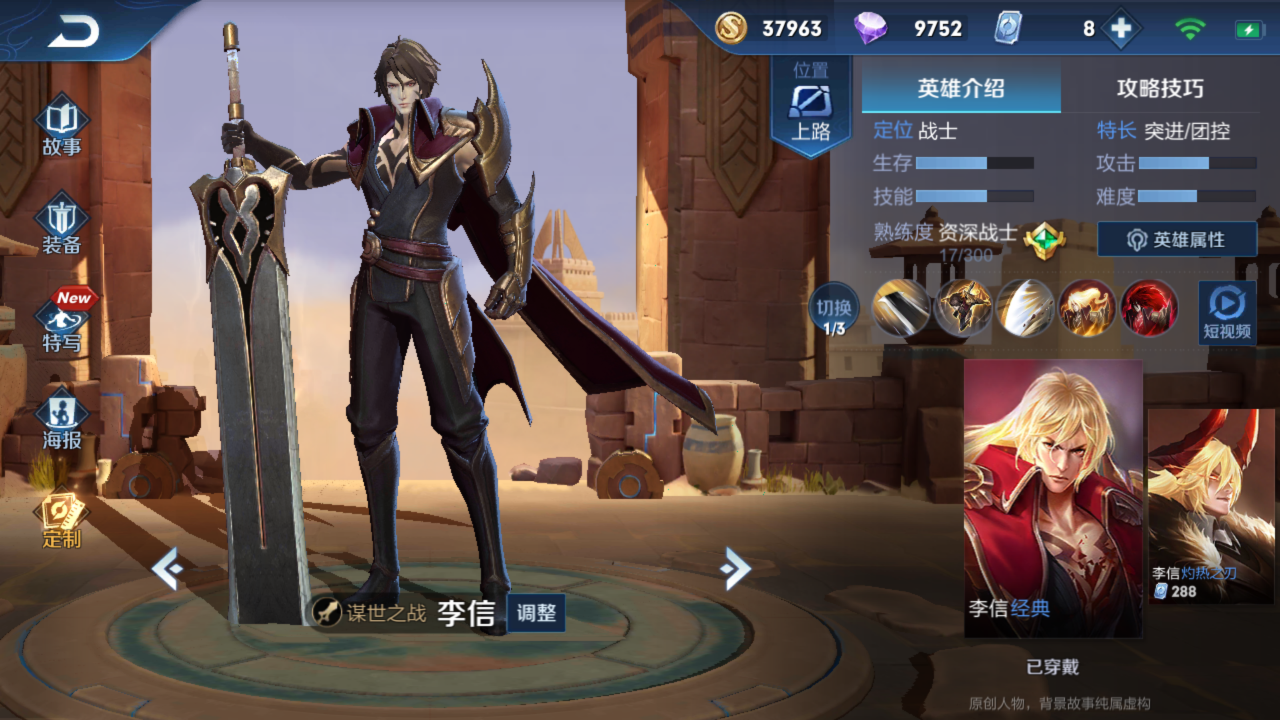
Task: Open the 定制 customization menu
Action: point(62,519)
